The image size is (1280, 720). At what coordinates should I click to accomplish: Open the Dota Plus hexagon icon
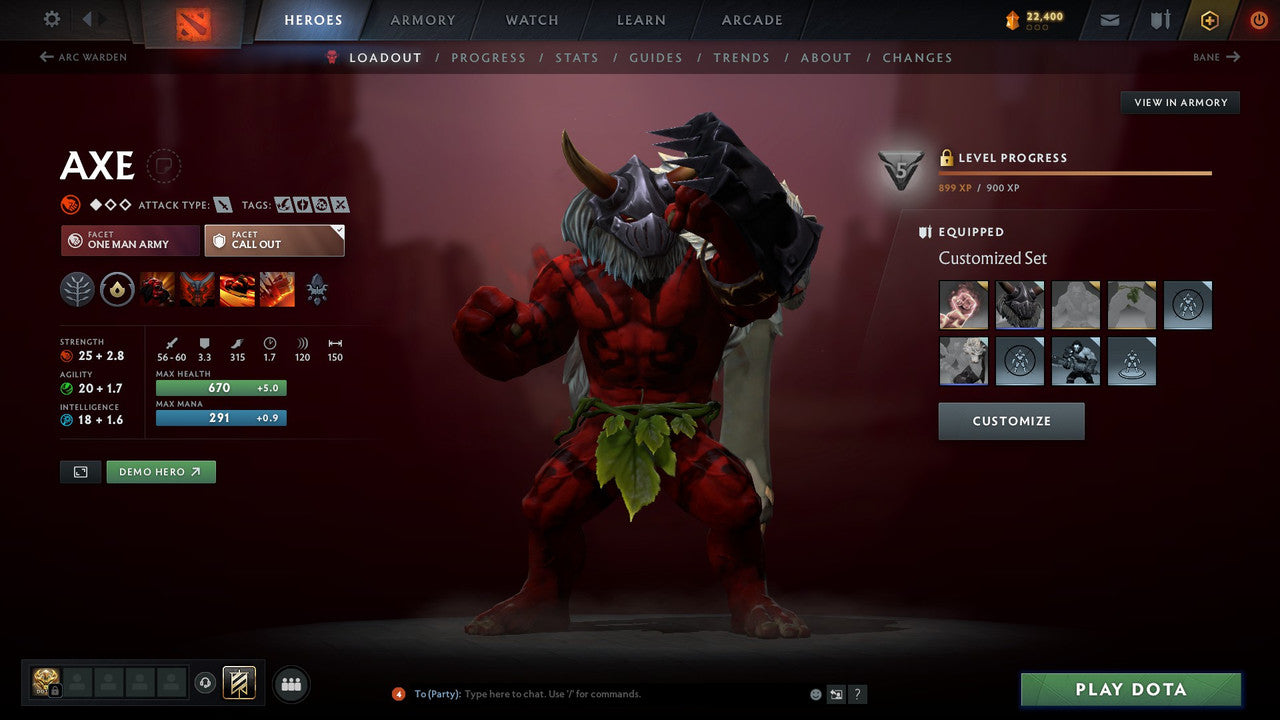(1210, 20)
